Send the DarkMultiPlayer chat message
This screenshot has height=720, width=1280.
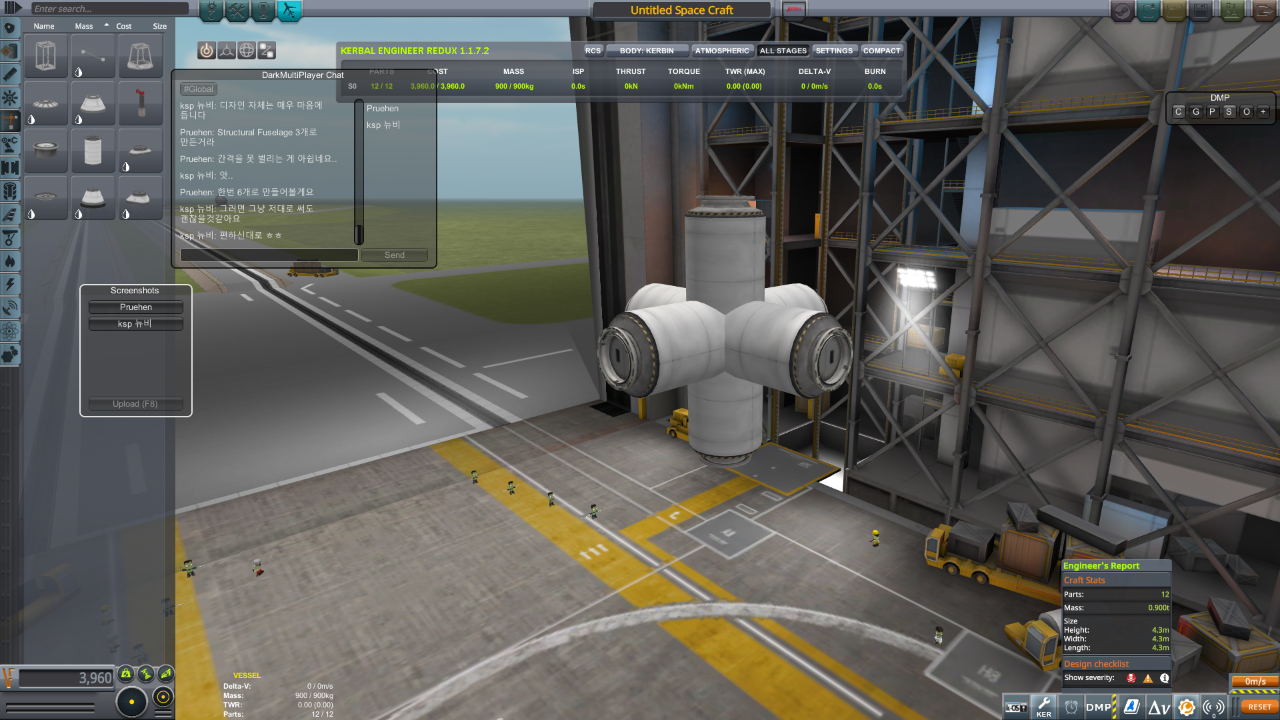(394, 255)
